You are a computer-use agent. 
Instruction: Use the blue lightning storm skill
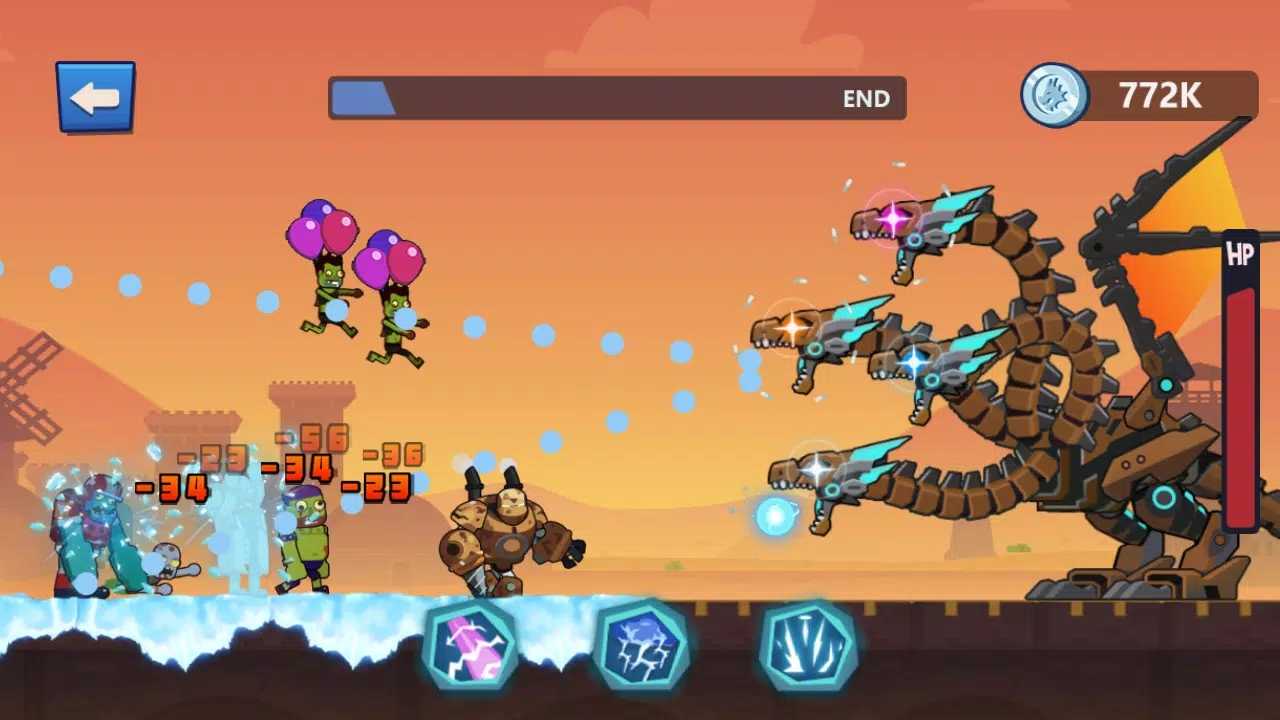click(x=641, y=645)
